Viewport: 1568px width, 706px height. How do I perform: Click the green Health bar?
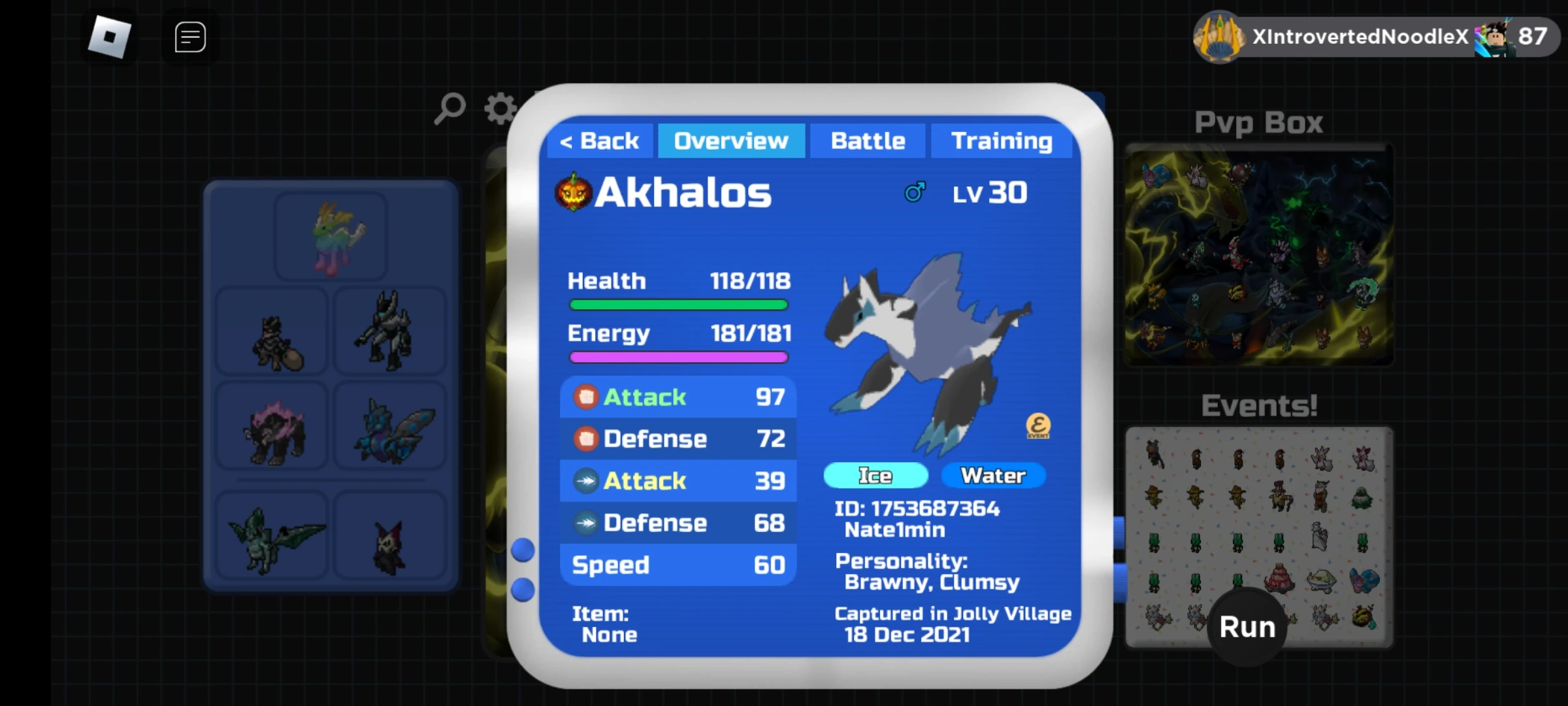point(678,304)
